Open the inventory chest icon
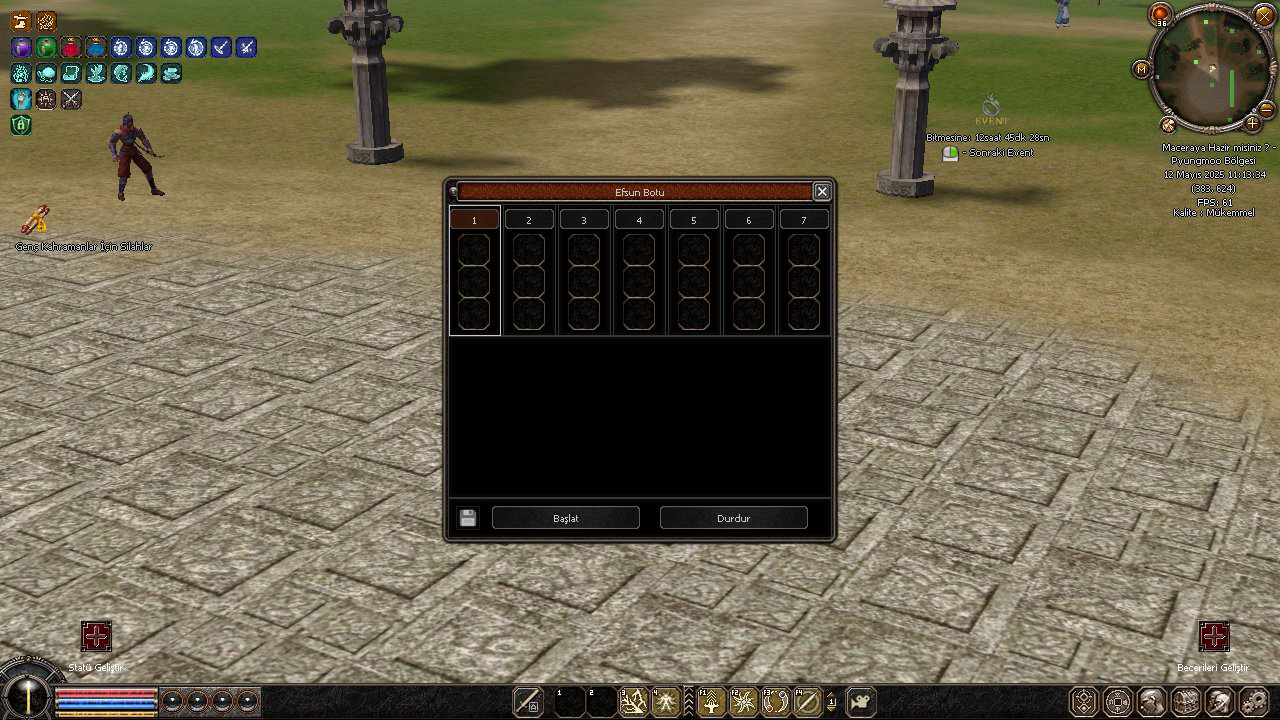This screenshot has width=1280, height=720. pos(1186,702)
